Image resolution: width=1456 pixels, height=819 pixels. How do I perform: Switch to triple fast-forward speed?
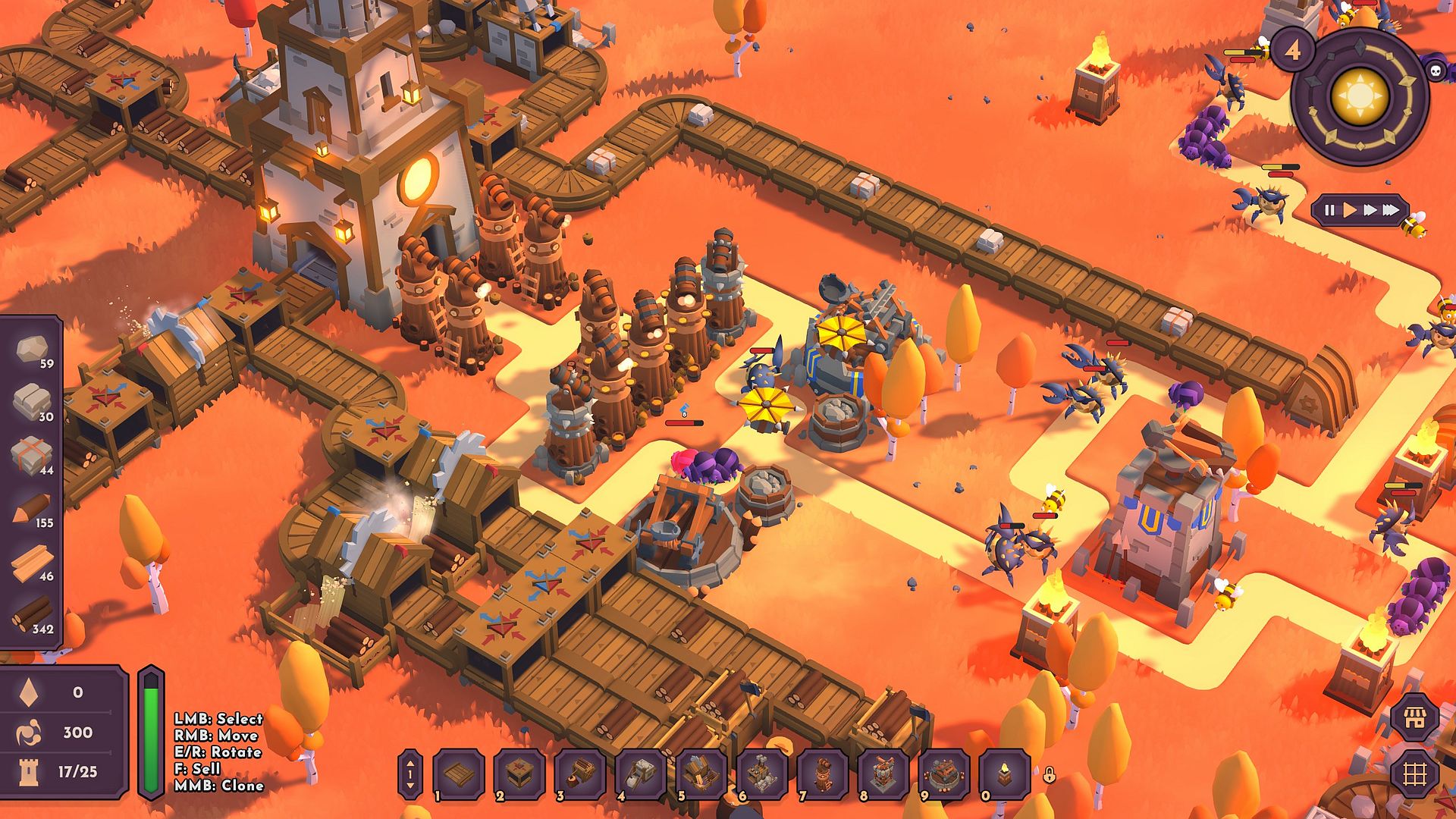[x=1391, y=210]
